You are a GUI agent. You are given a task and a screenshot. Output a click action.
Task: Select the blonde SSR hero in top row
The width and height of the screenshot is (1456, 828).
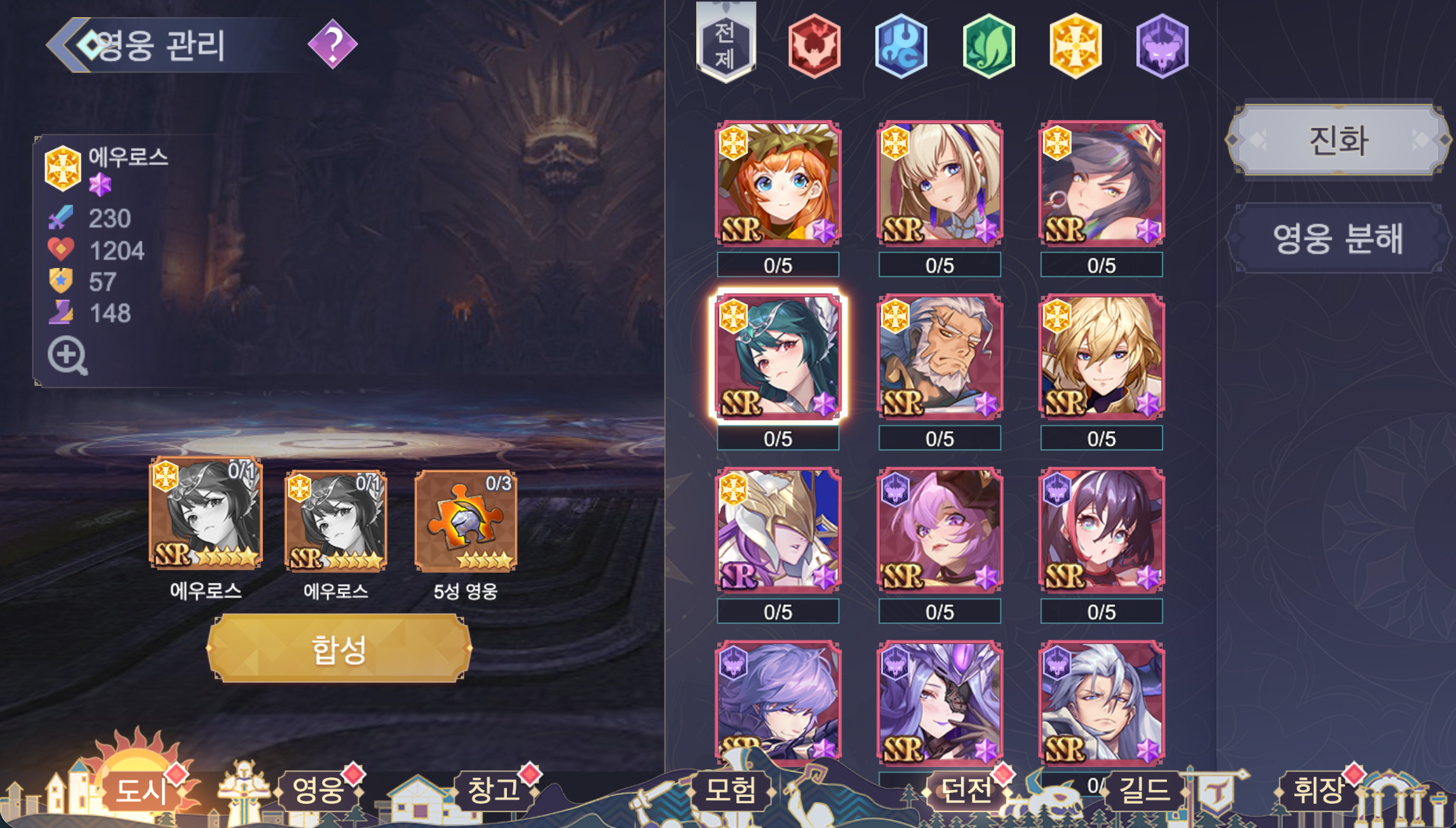[x=939, y=184]
